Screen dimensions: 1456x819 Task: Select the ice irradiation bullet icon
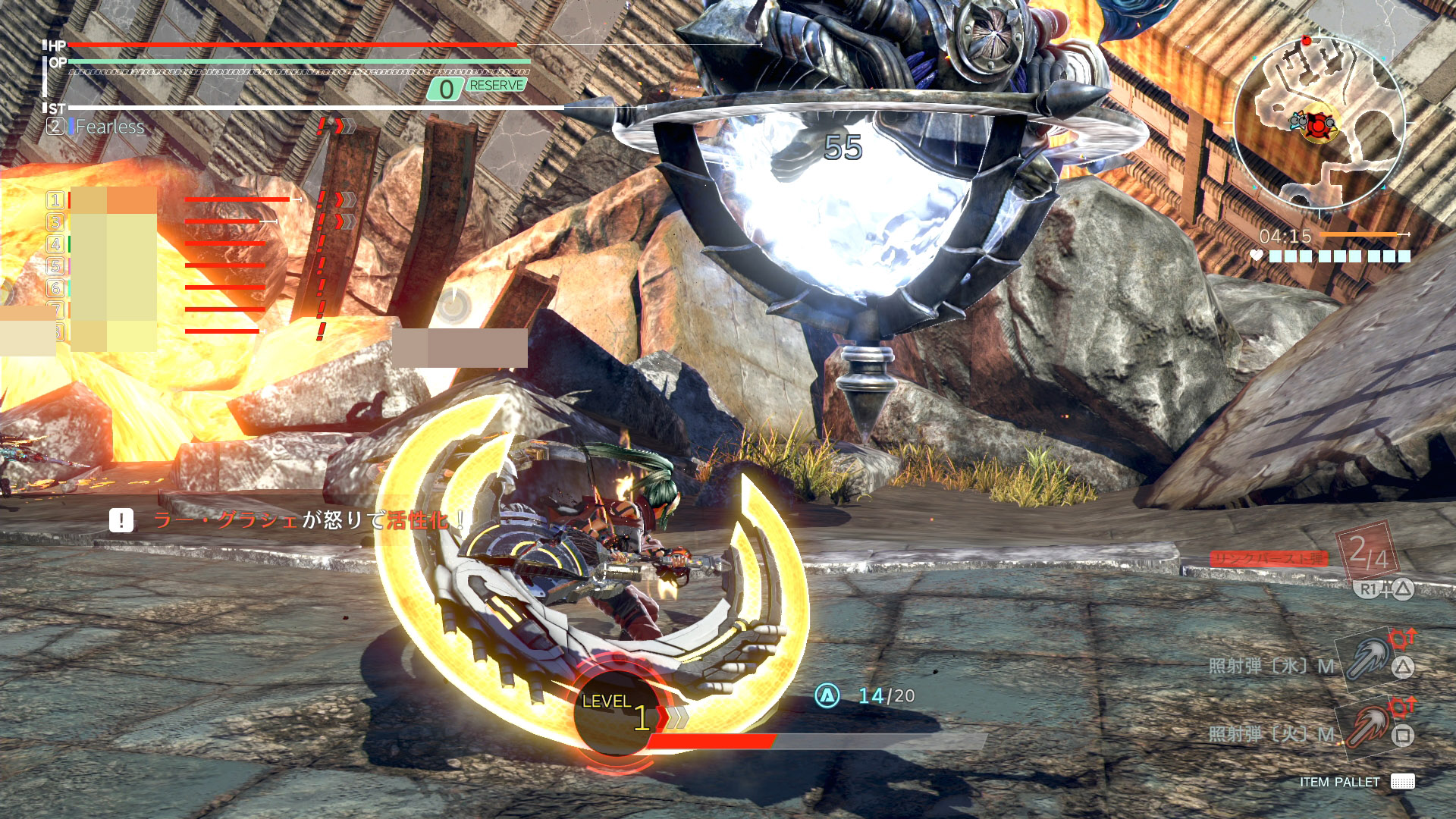point(1370,657)
